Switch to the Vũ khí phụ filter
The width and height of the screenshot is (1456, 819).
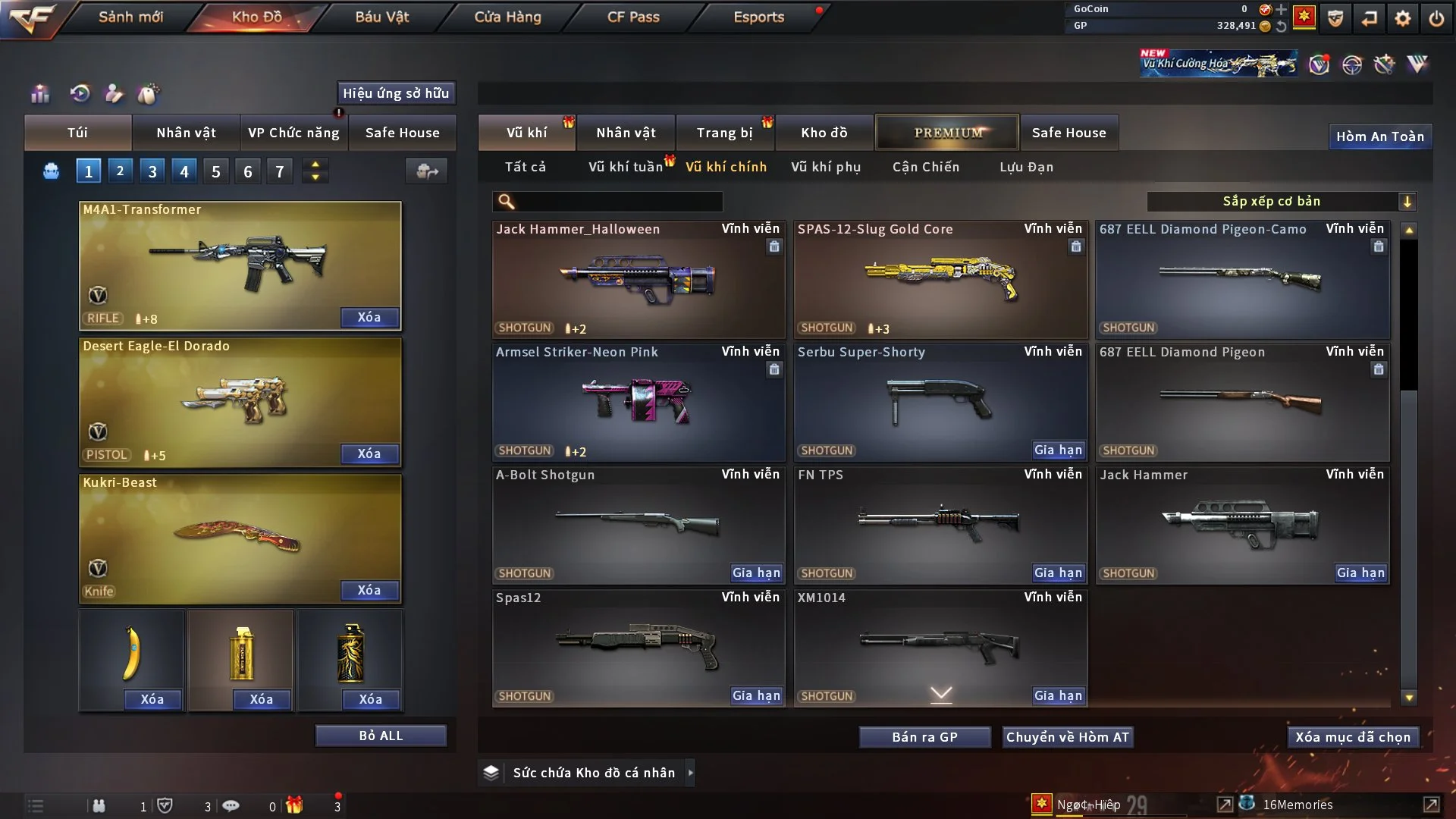[x=825, y=167]
